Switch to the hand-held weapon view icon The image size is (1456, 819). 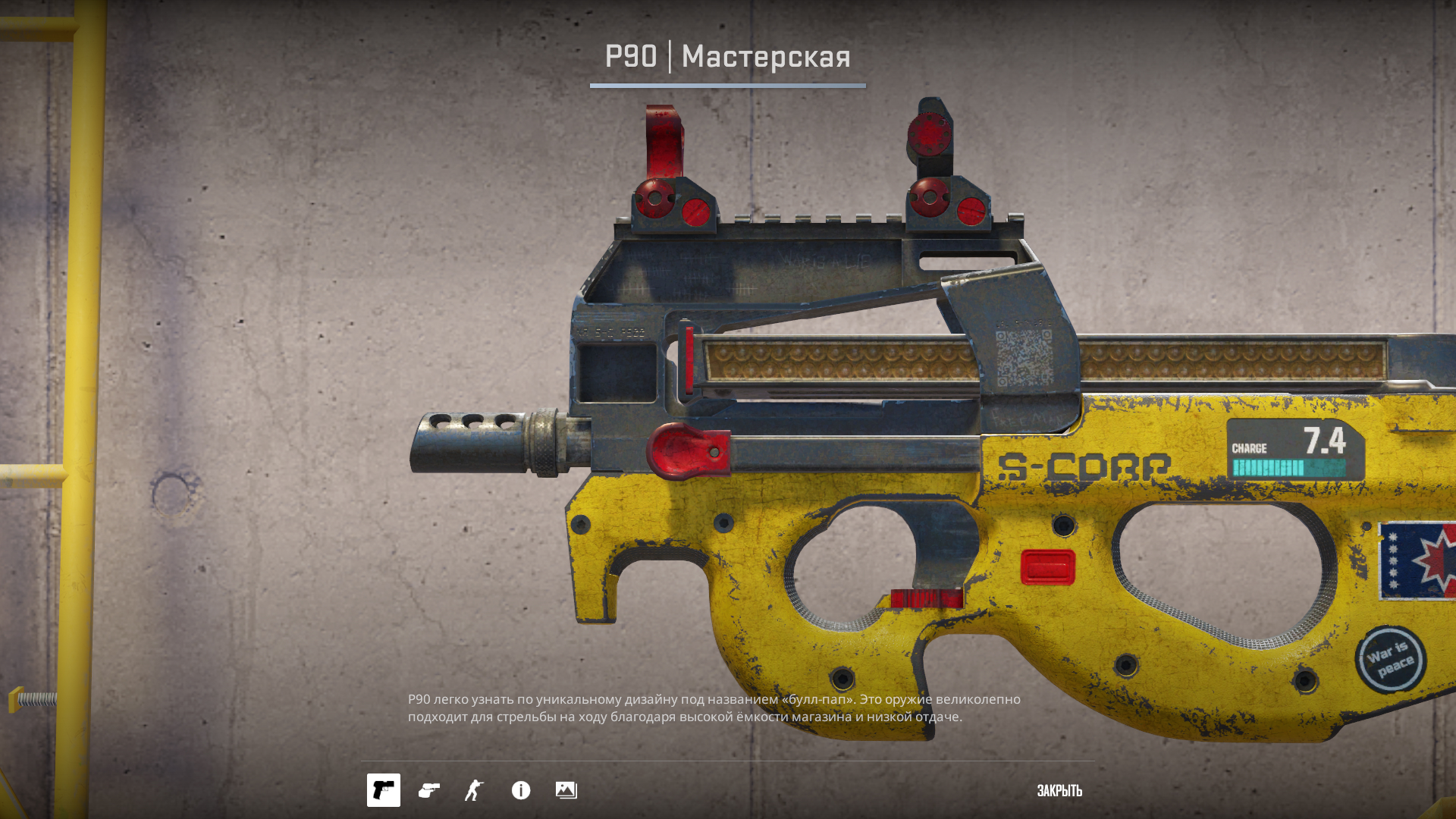tap(429, 790)
